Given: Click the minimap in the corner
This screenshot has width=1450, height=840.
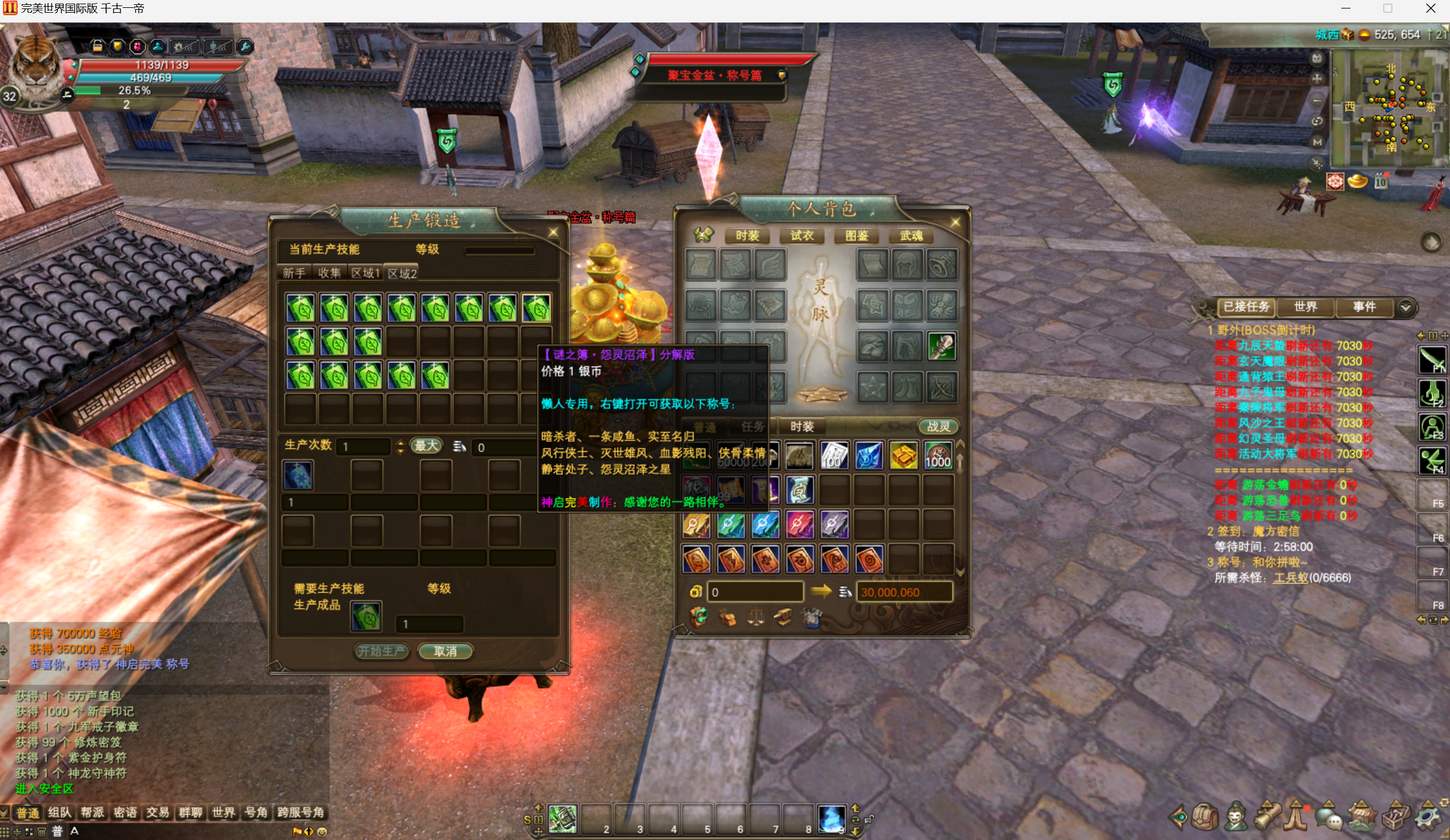Looking at the screenshot, I should 1389,108.
